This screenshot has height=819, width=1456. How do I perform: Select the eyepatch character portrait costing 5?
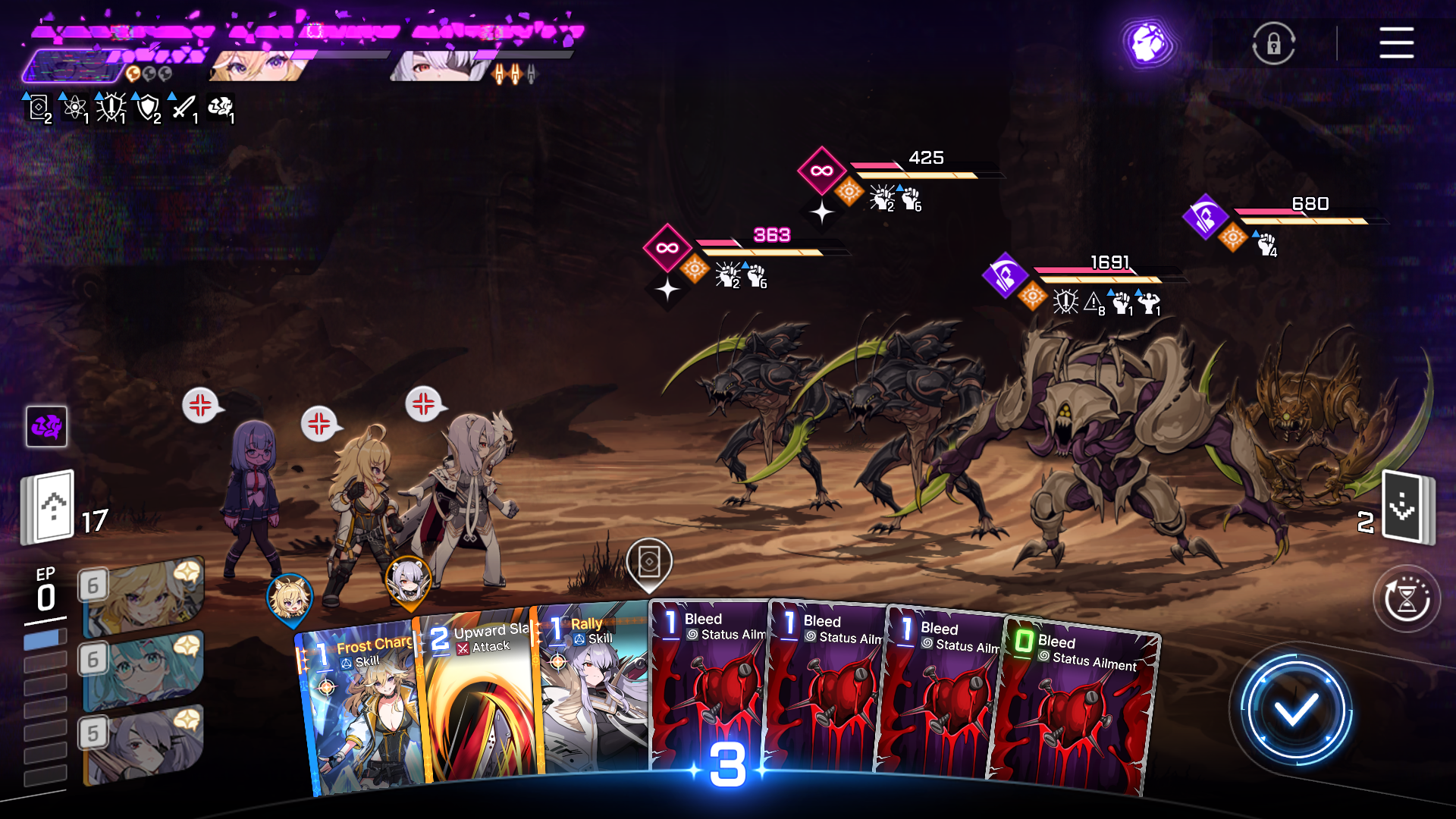point(143,743)
